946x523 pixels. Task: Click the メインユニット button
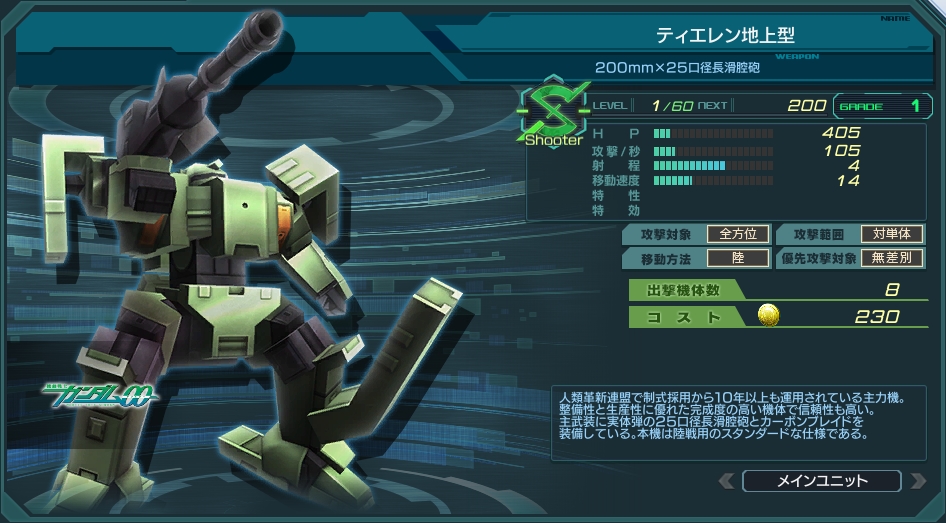point(822,481)
